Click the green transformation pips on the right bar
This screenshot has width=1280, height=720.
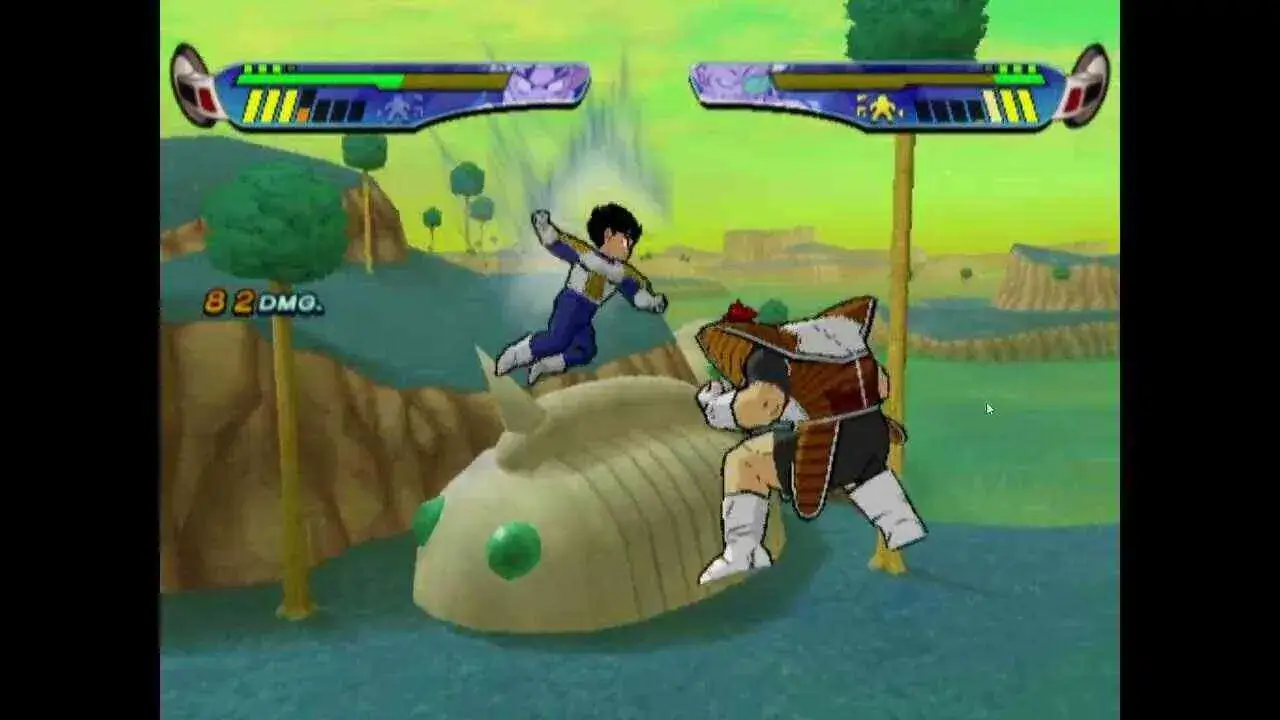1016,67
